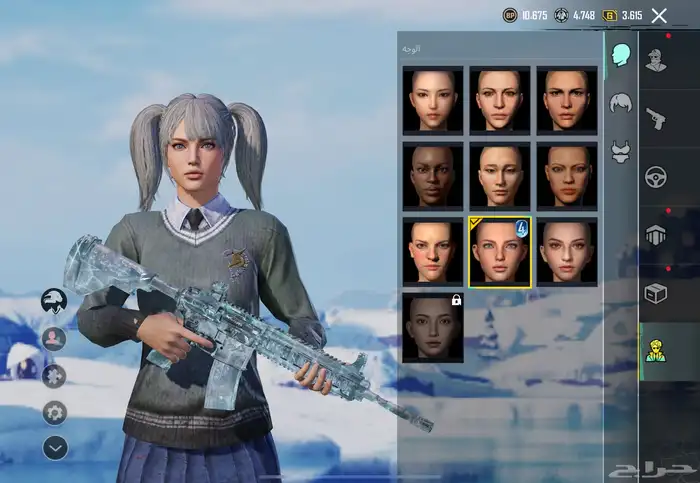This screenshot has height=483, width=700.
Task: Select the locked face with the padlock
Action: coord(433,327)
